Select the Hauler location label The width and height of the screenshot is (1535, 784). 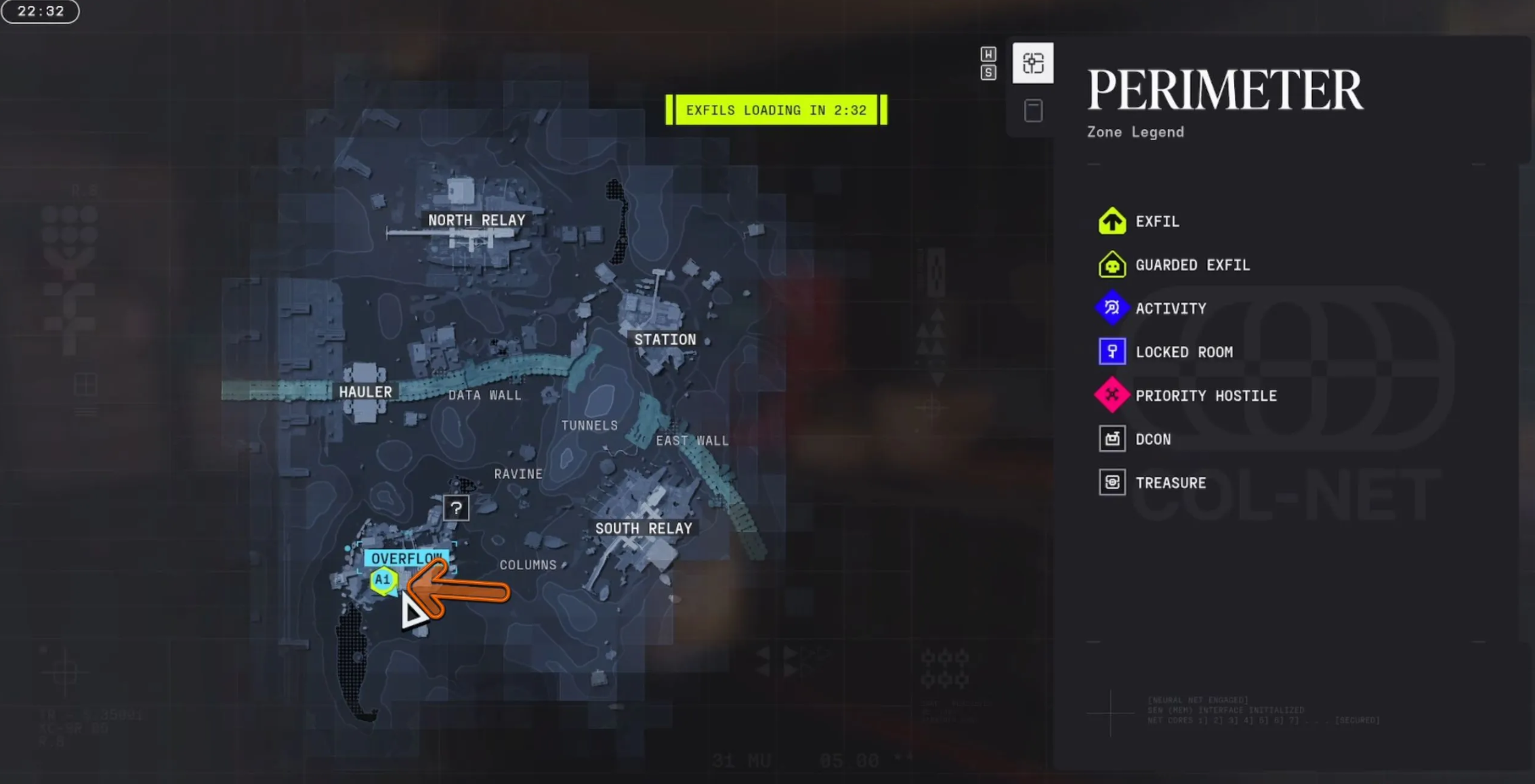tap(365, 392)
